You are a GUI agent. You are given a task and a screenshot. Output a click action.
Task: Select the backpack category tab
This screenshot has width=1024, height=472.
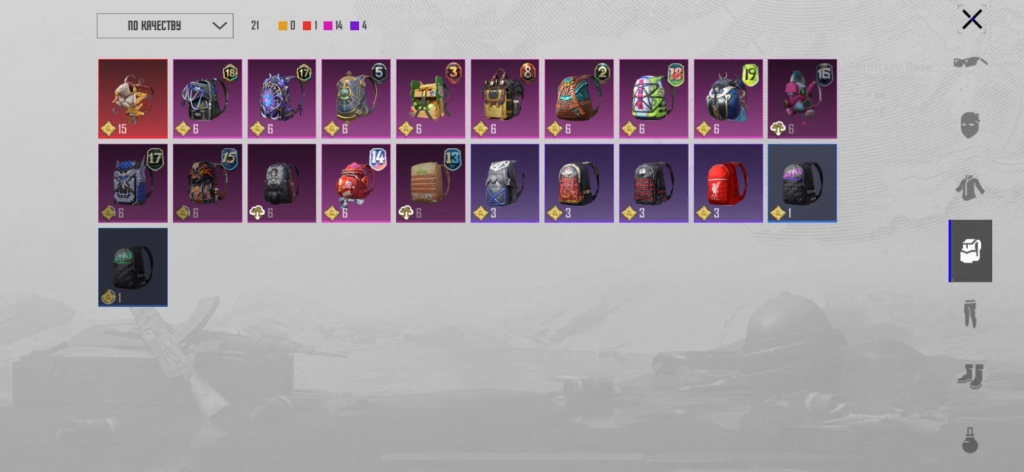[x=970, y=251]
